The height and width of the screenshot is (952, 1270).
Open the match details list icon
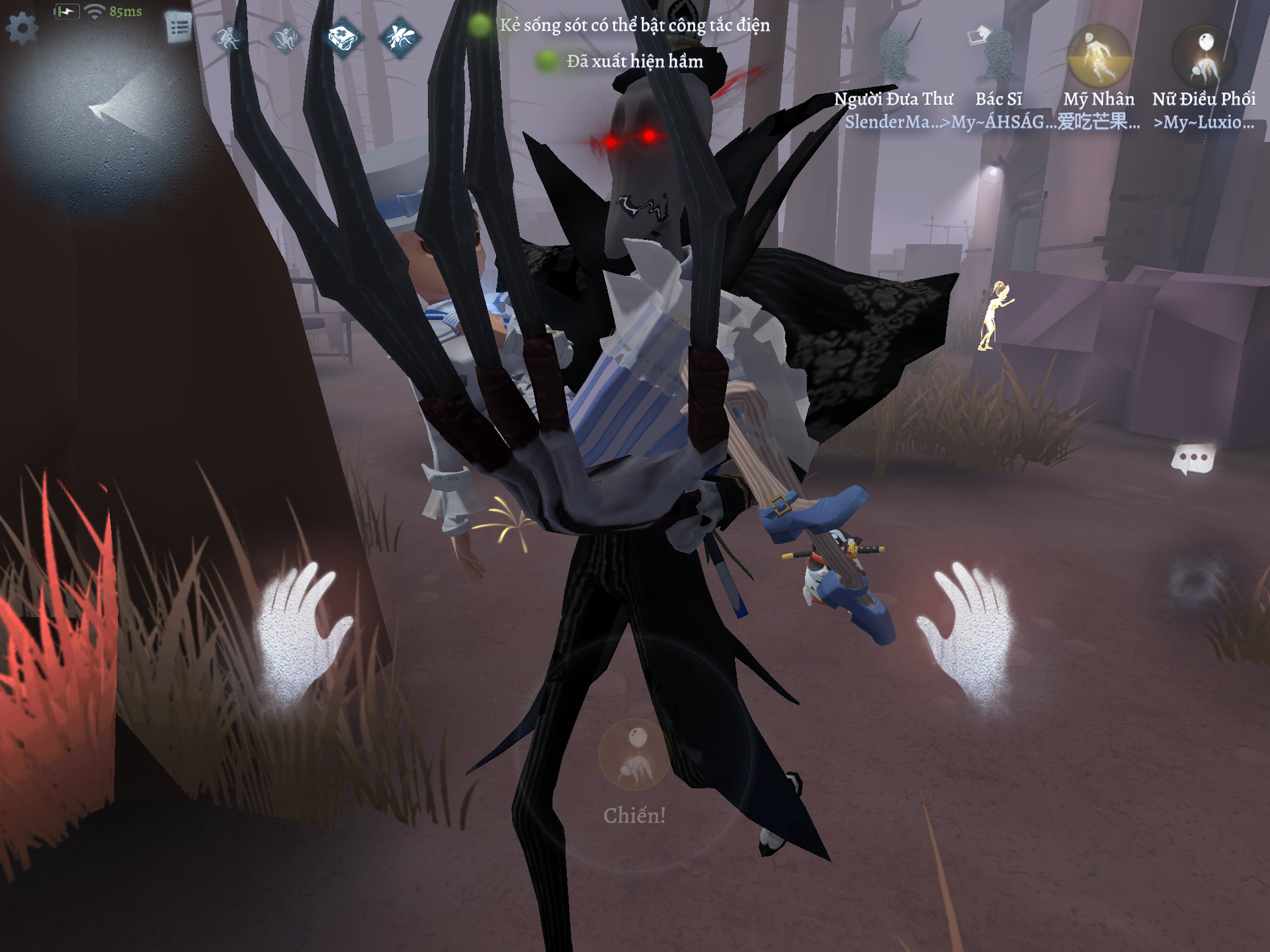[x=178, y=28]
